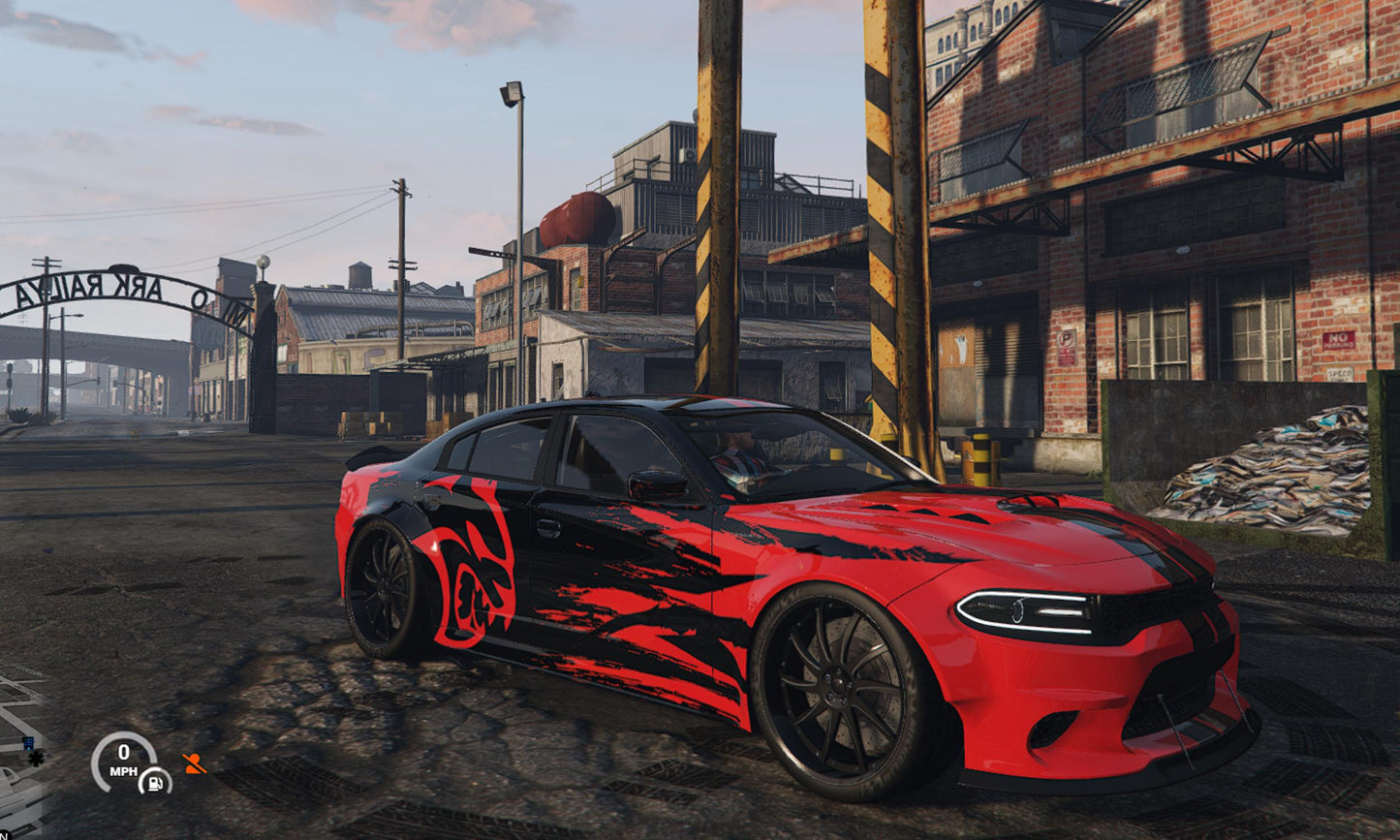Select the blue building marker on the minimap
Image resolution: width=1400 pixels, height=840 pixels.
point(29,743)
